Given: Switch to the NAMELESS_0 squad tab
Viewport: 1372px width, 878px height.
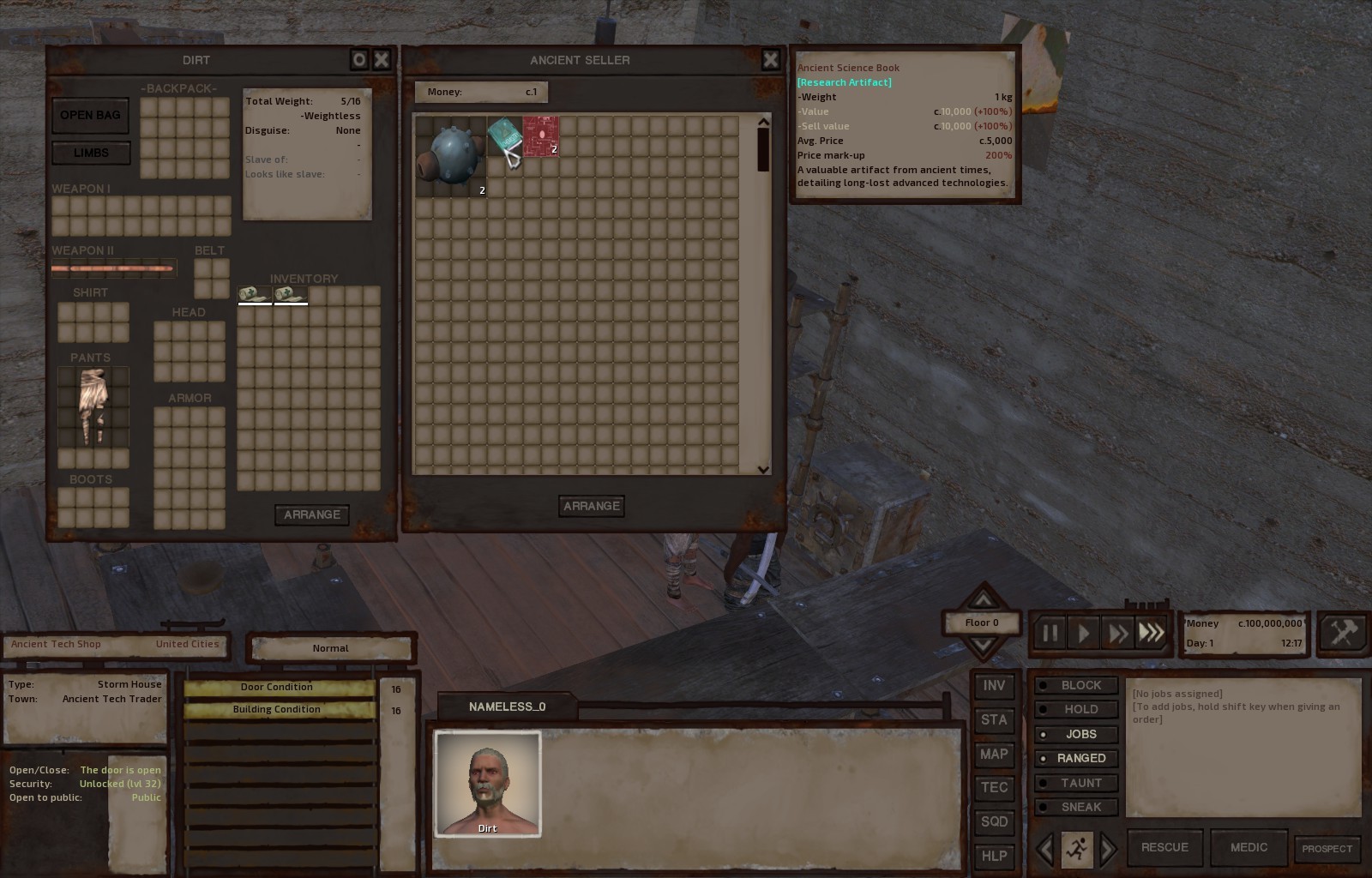Looking at the screenshot, I should [507, 707].
